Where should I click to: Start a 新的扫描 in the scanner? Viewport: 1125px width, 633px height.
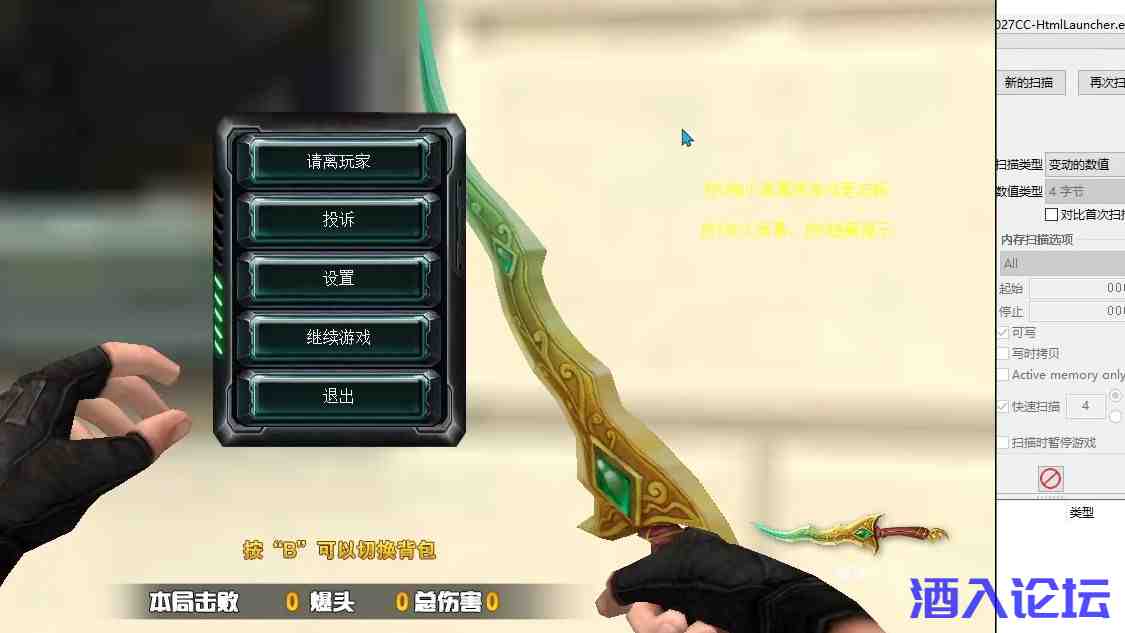pos(1029,83)
